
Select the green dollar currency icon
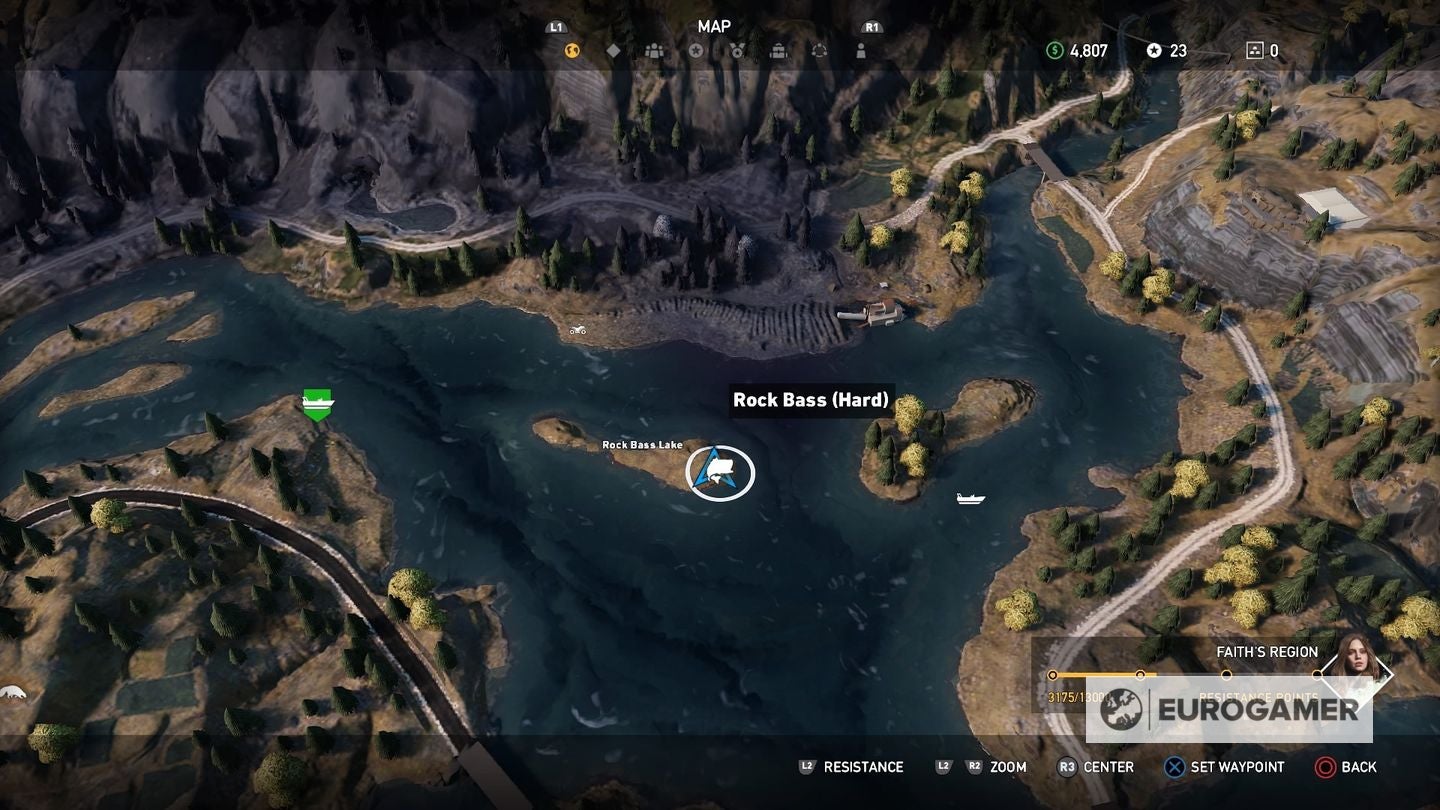pos(1054,48)
